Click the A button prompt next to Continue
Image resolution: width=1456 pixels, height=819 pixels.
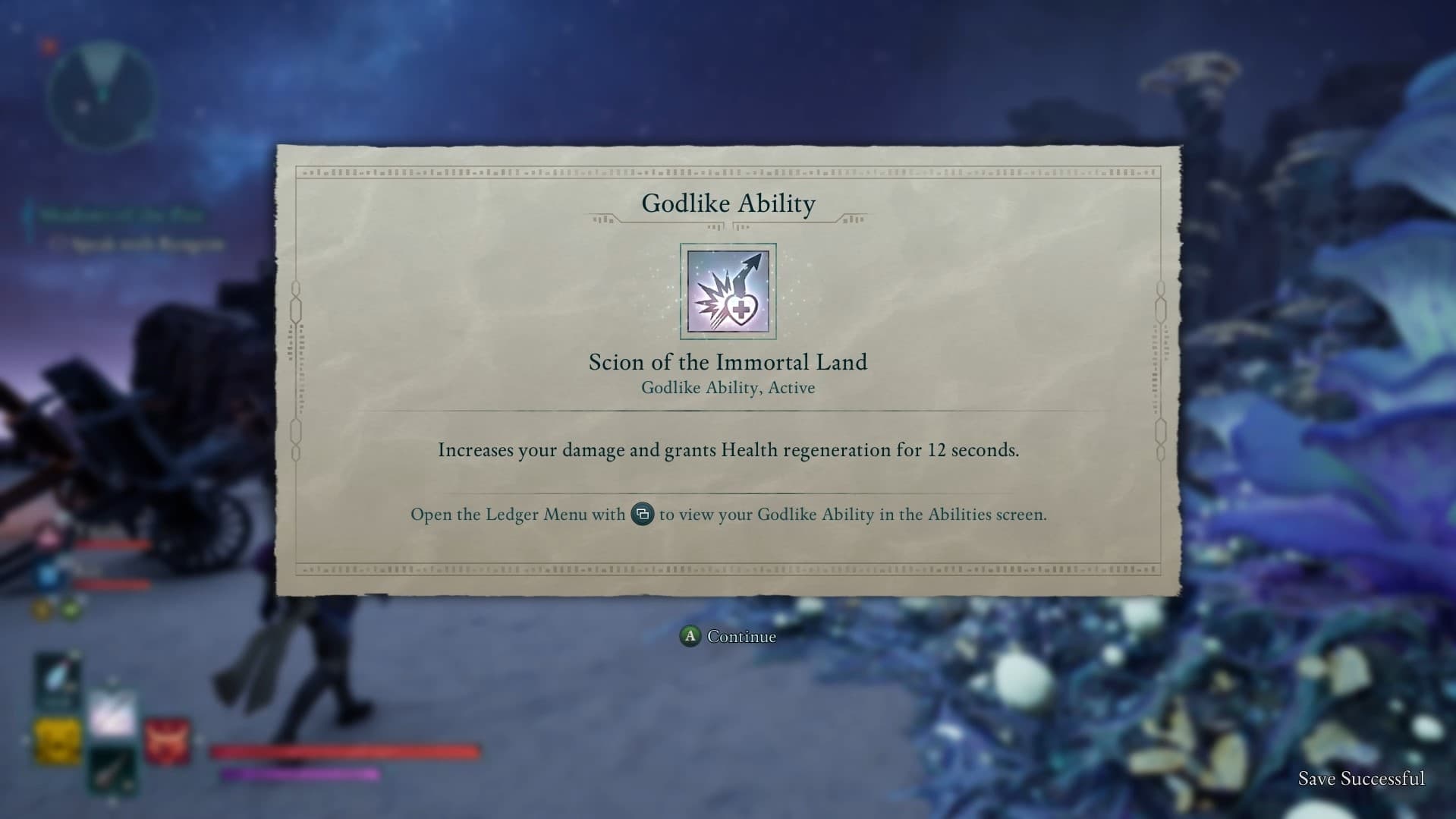(x=690, y=637)
